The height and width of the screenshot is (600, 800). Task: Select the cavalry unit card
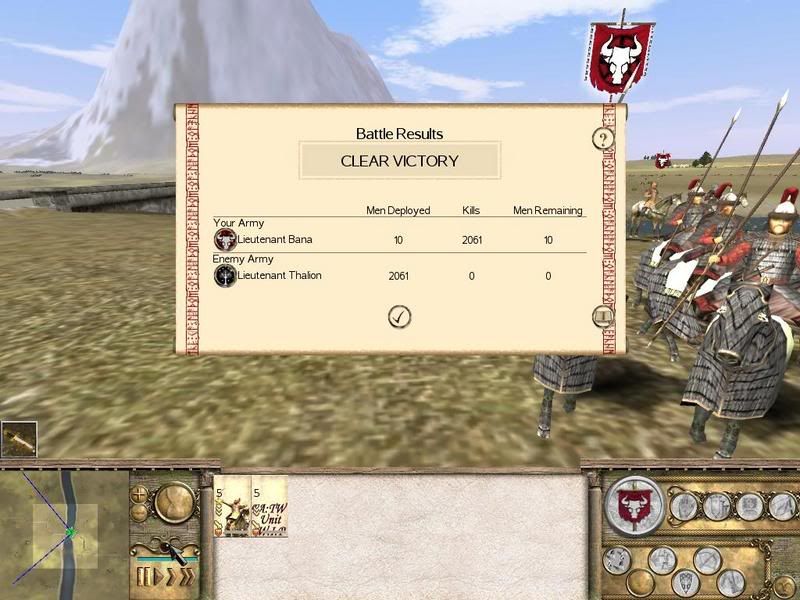click(233, 507)
